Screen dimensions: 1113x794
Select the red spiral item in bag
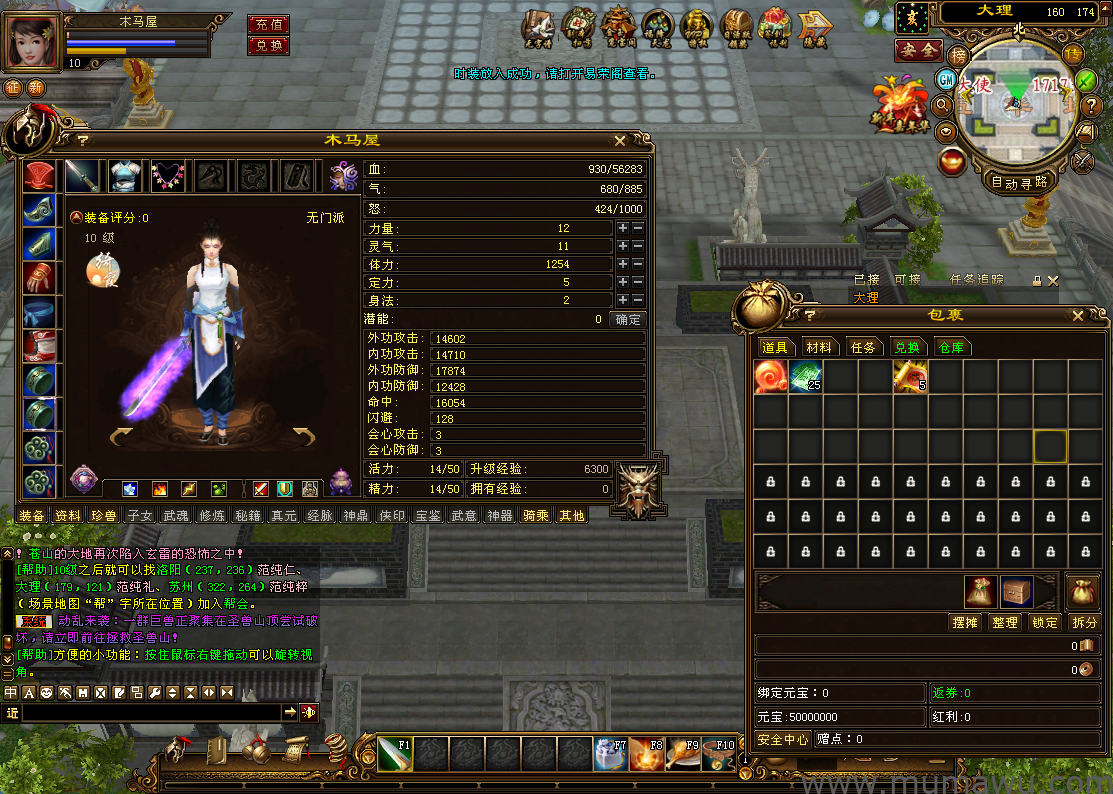coord(771,376)
